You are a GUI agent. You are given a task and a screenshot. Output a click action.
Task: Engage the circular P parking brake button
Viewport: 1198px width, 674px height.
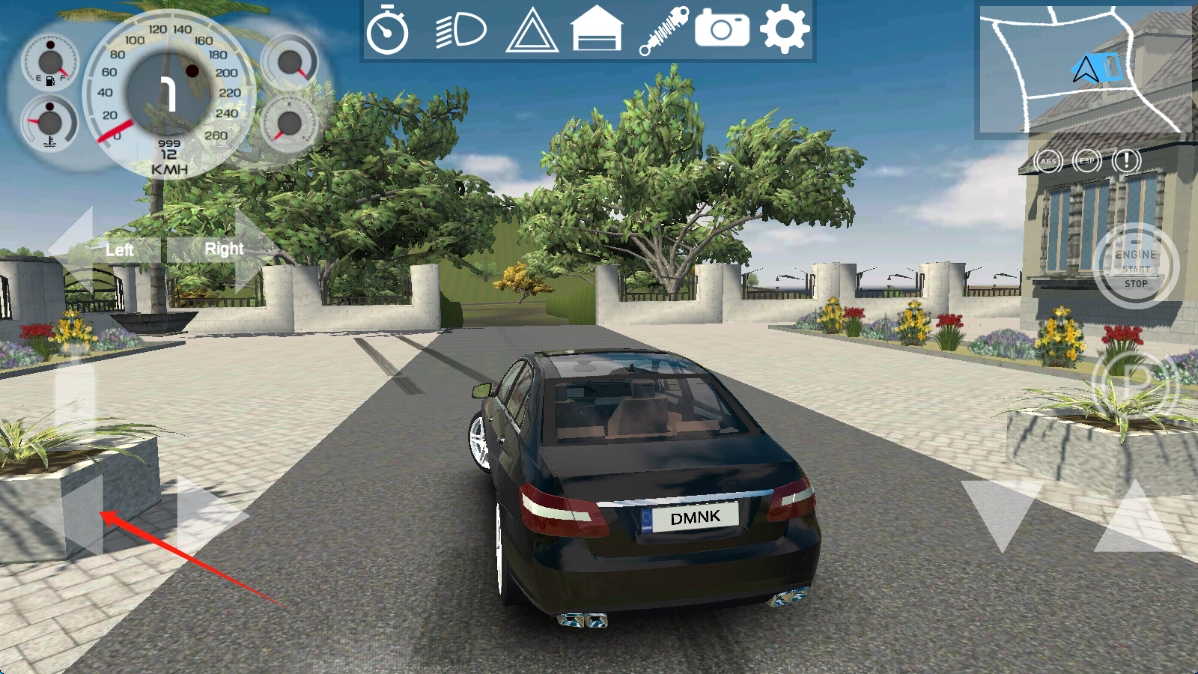point(1136,382)
